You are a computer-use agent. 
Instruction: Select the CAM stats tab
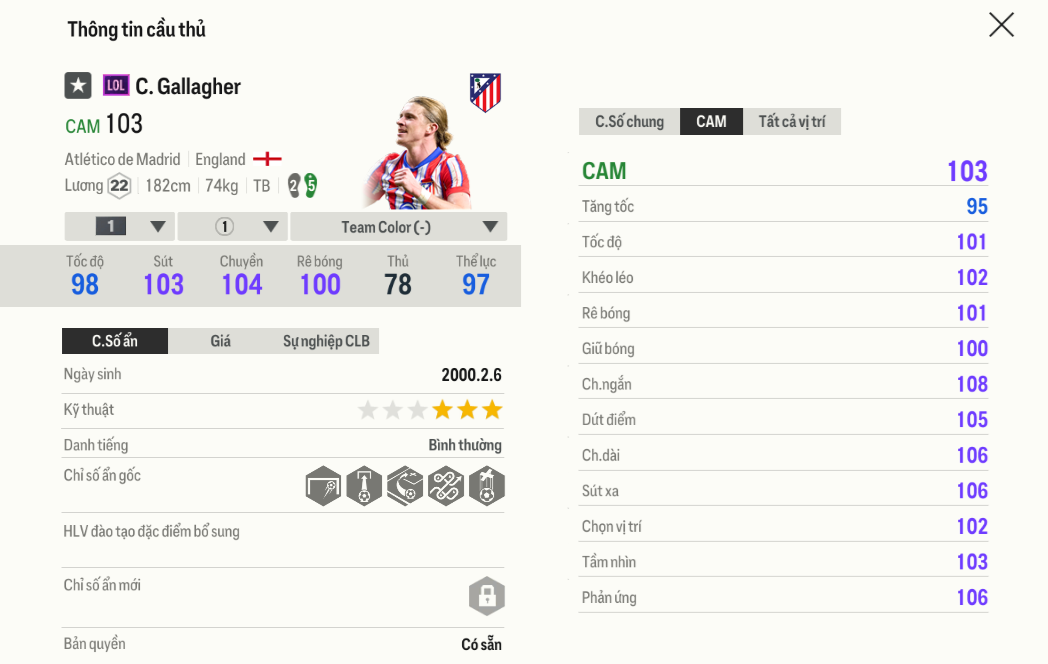pyautogui.click(x=711, y=122)
